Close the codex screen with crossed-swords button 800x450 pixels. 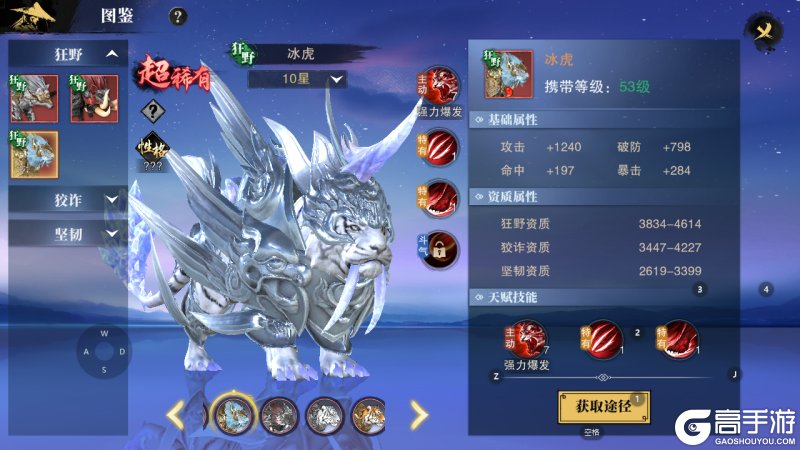coord(764,31)
